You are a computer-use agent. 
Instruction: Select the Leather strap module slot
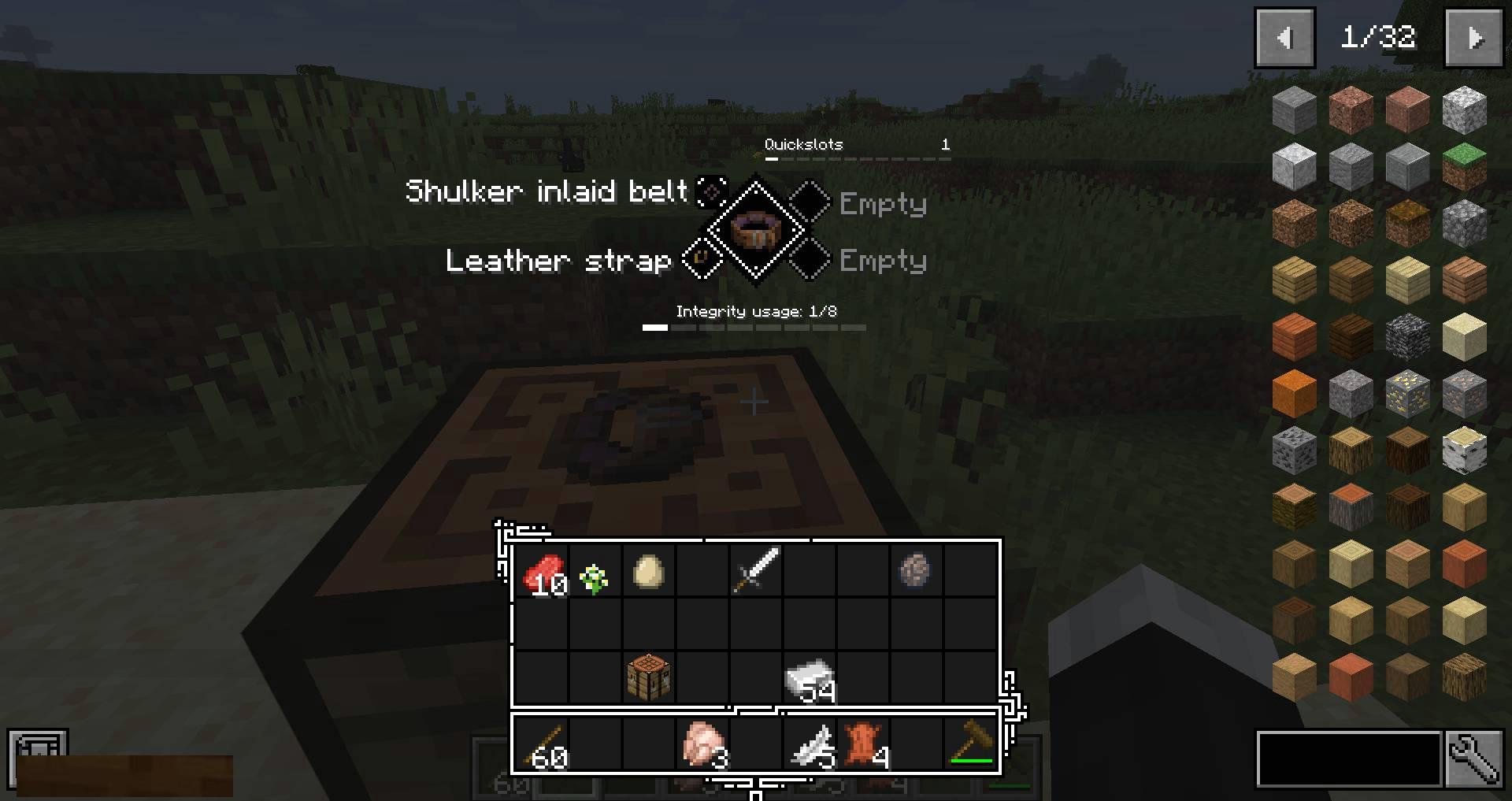tap(701, 258)
